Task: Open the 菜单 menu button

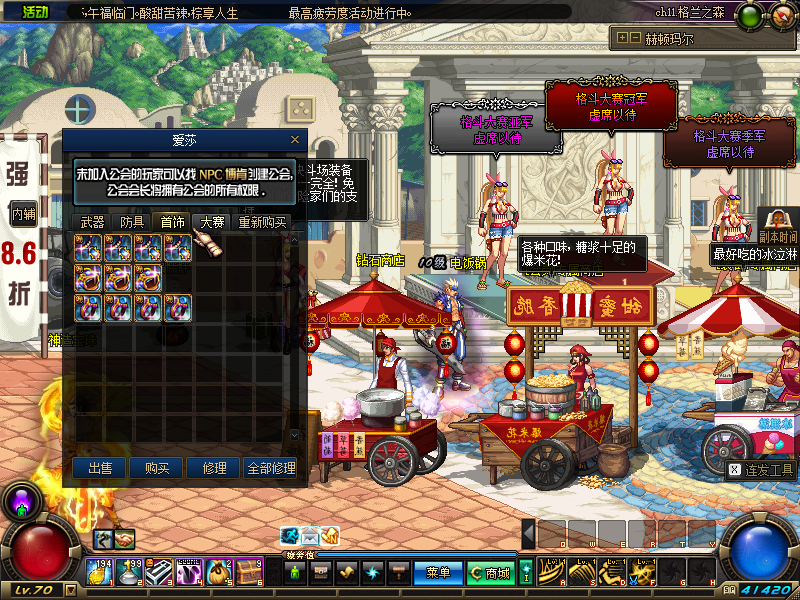Action: click(x=438, y=573)
